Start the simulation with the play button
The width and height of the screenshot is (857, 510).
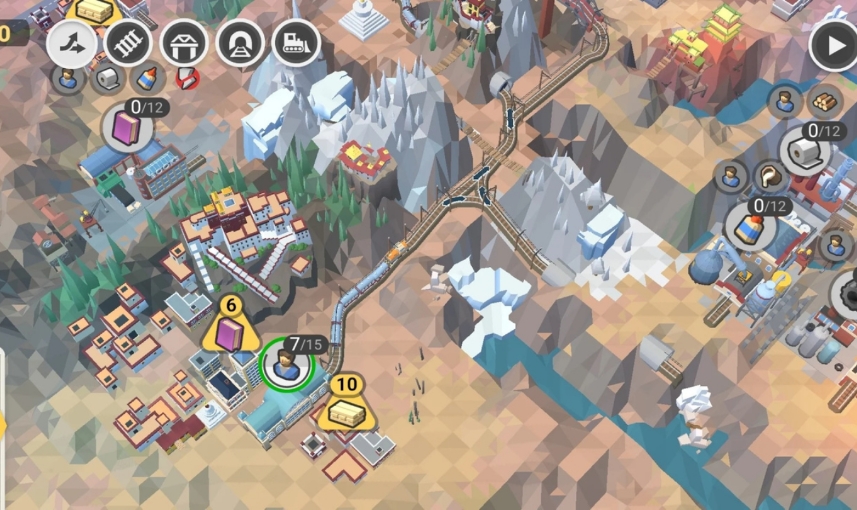click(x=832, y=46)
